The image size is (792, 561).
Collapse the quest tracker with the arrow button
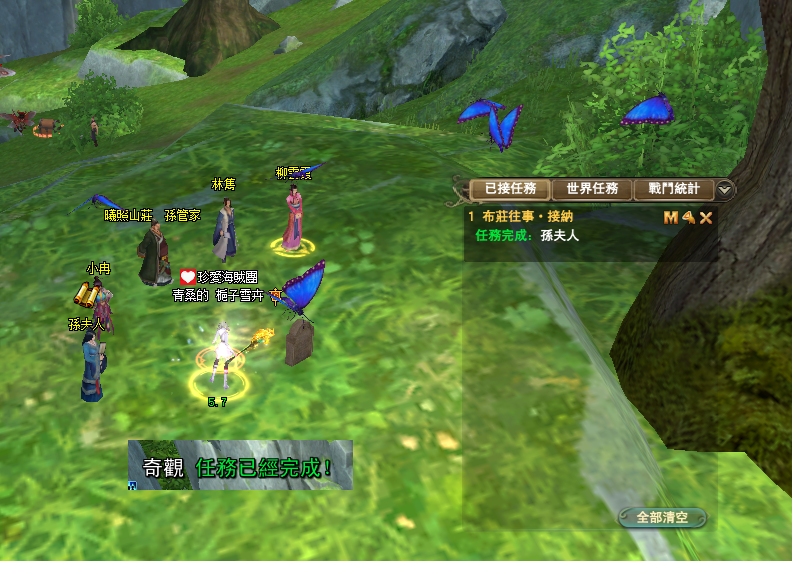(x=725, y=189)
